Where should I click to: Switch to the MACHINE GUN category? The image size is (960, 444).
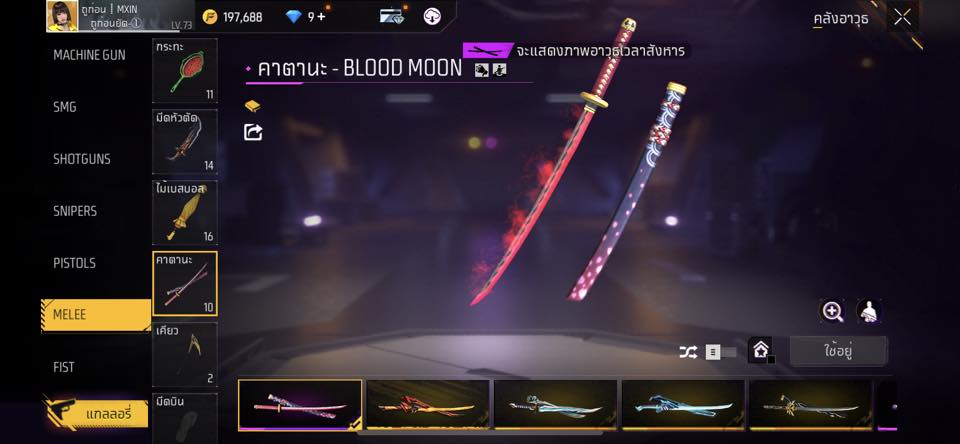(x=89, y=55)
